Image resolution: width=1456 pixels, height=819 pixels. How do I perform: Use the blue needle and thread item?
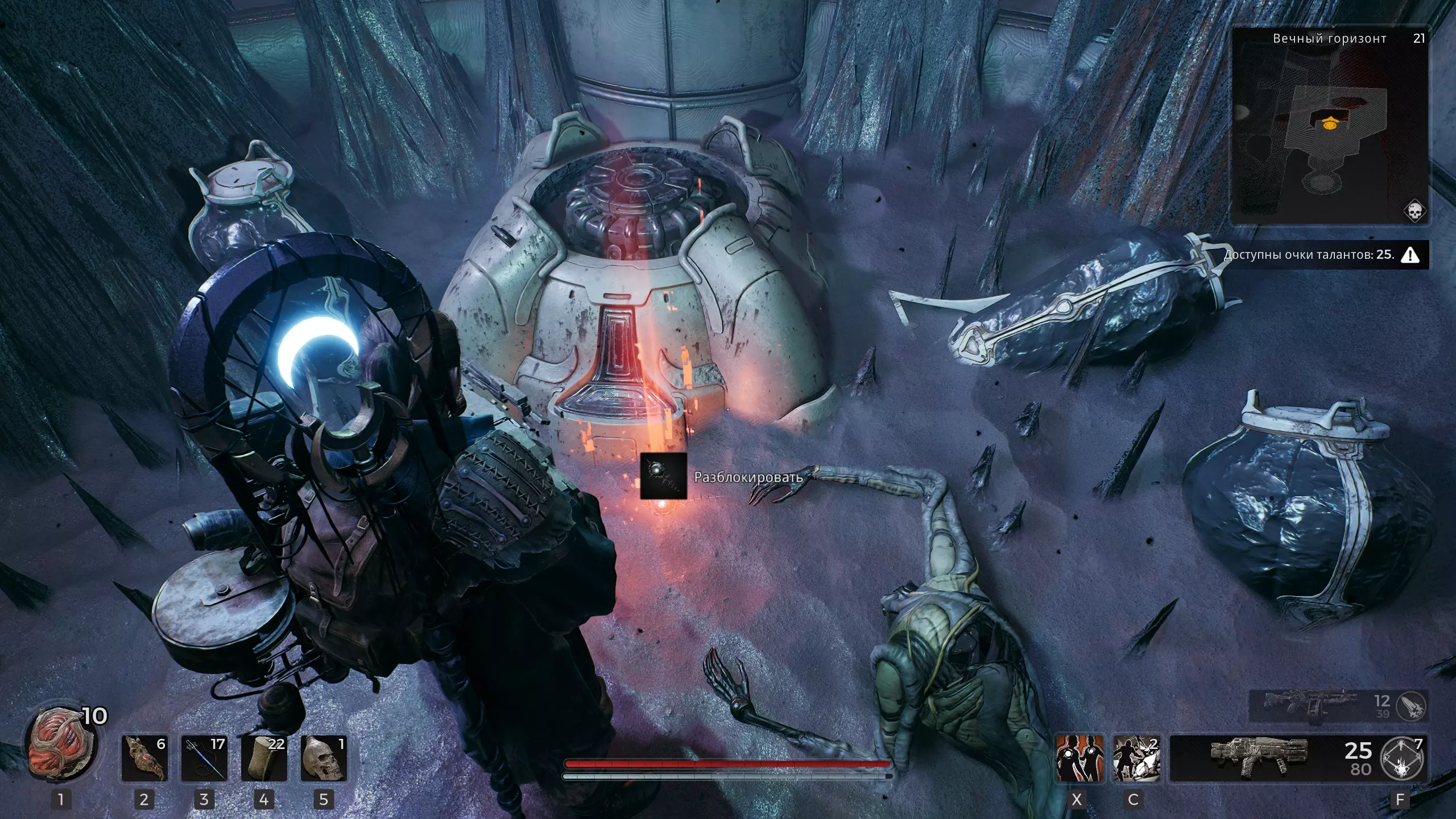(204, 758)
